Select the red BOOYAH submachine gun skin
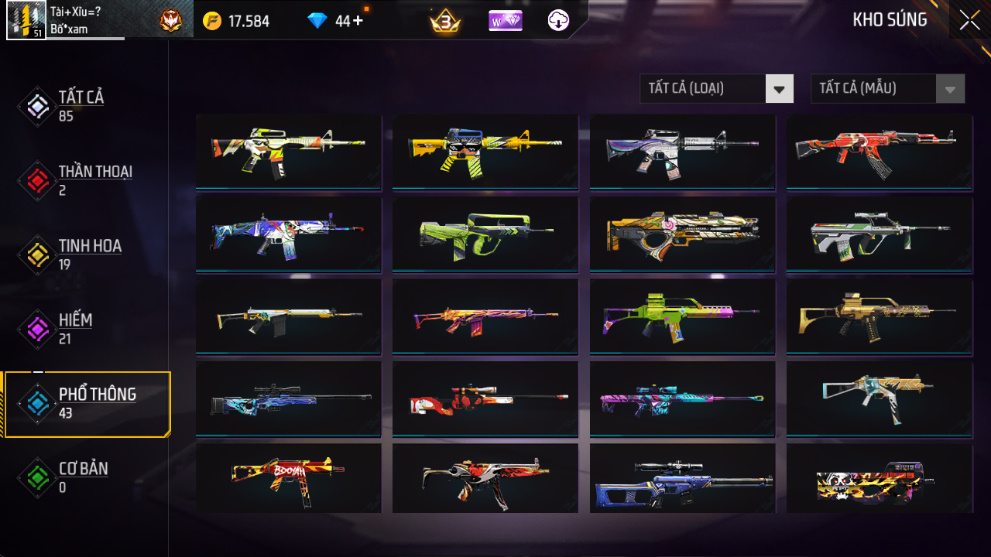Screen dimensions: 991x557 (x=288, y=478)
